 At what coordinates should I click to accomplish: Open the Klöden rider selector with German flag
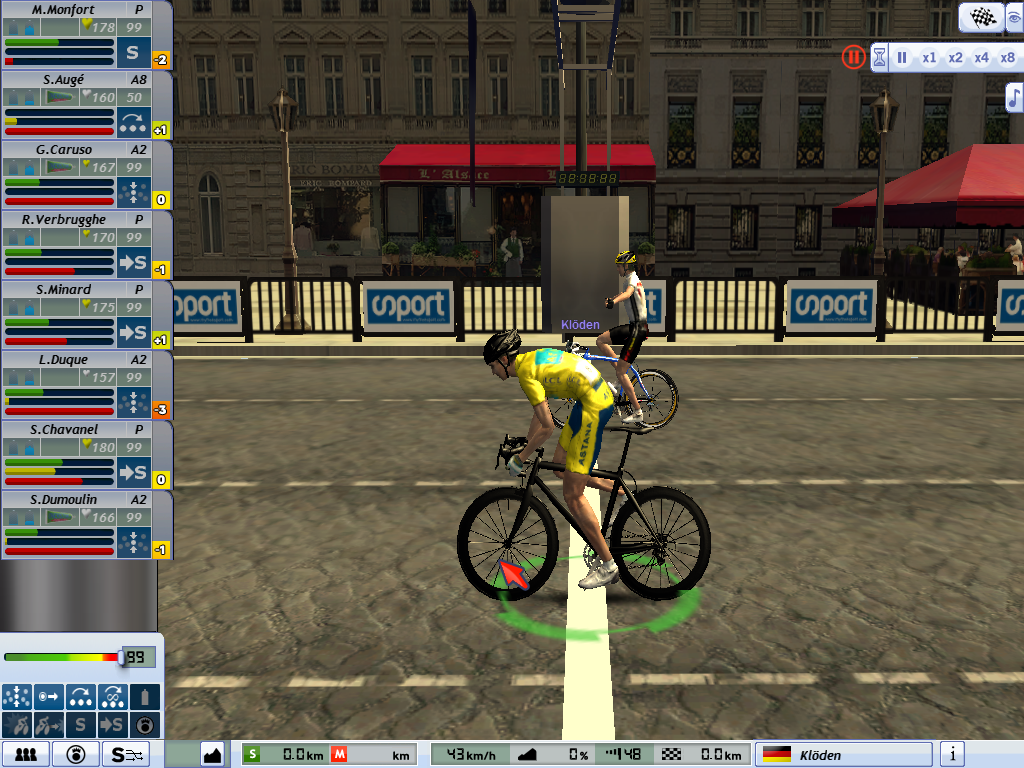tap(843, 754)
